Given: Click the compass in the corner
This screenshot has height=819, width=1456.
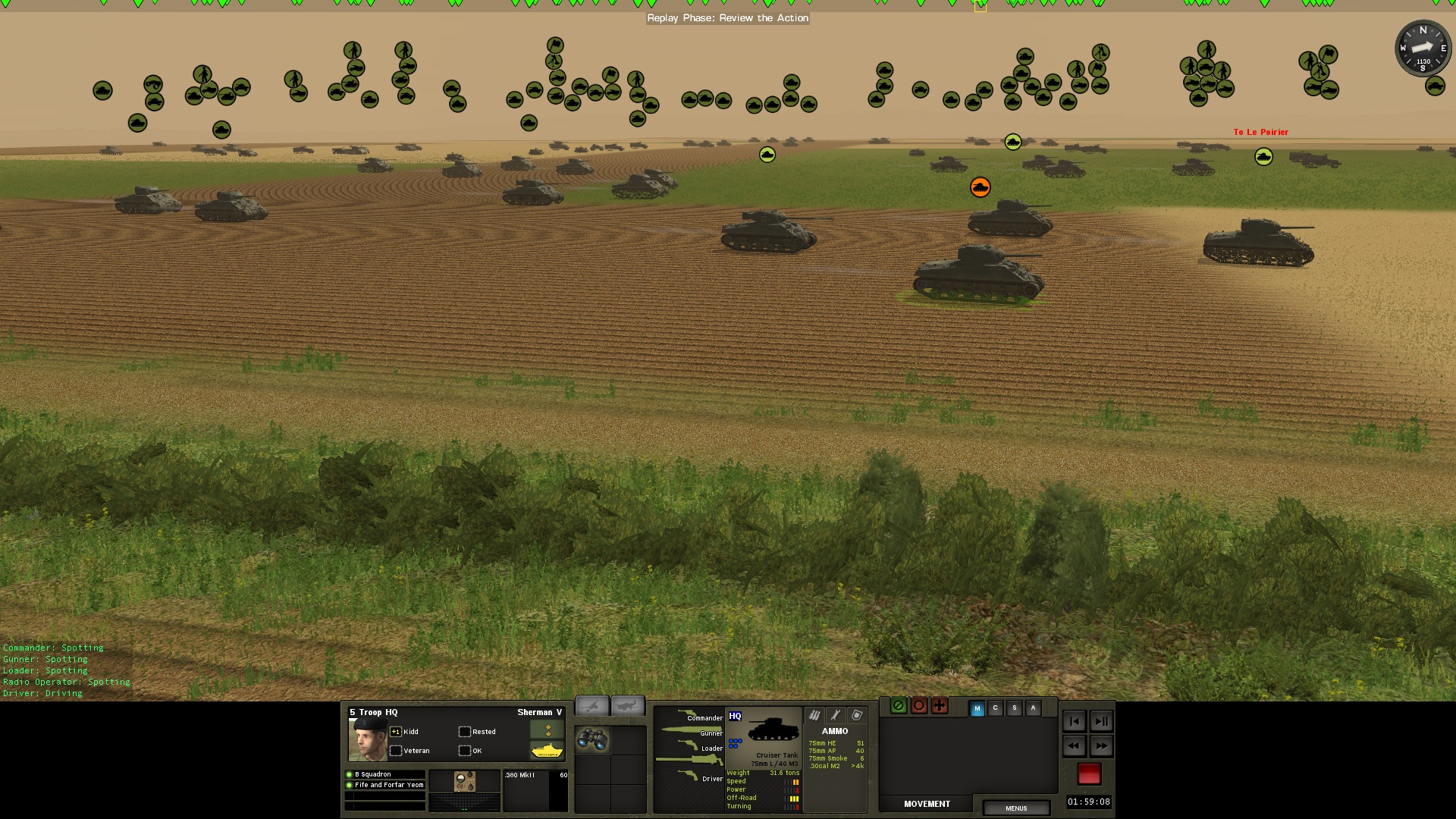Looking at the screenshot, I should (1423, 49).
